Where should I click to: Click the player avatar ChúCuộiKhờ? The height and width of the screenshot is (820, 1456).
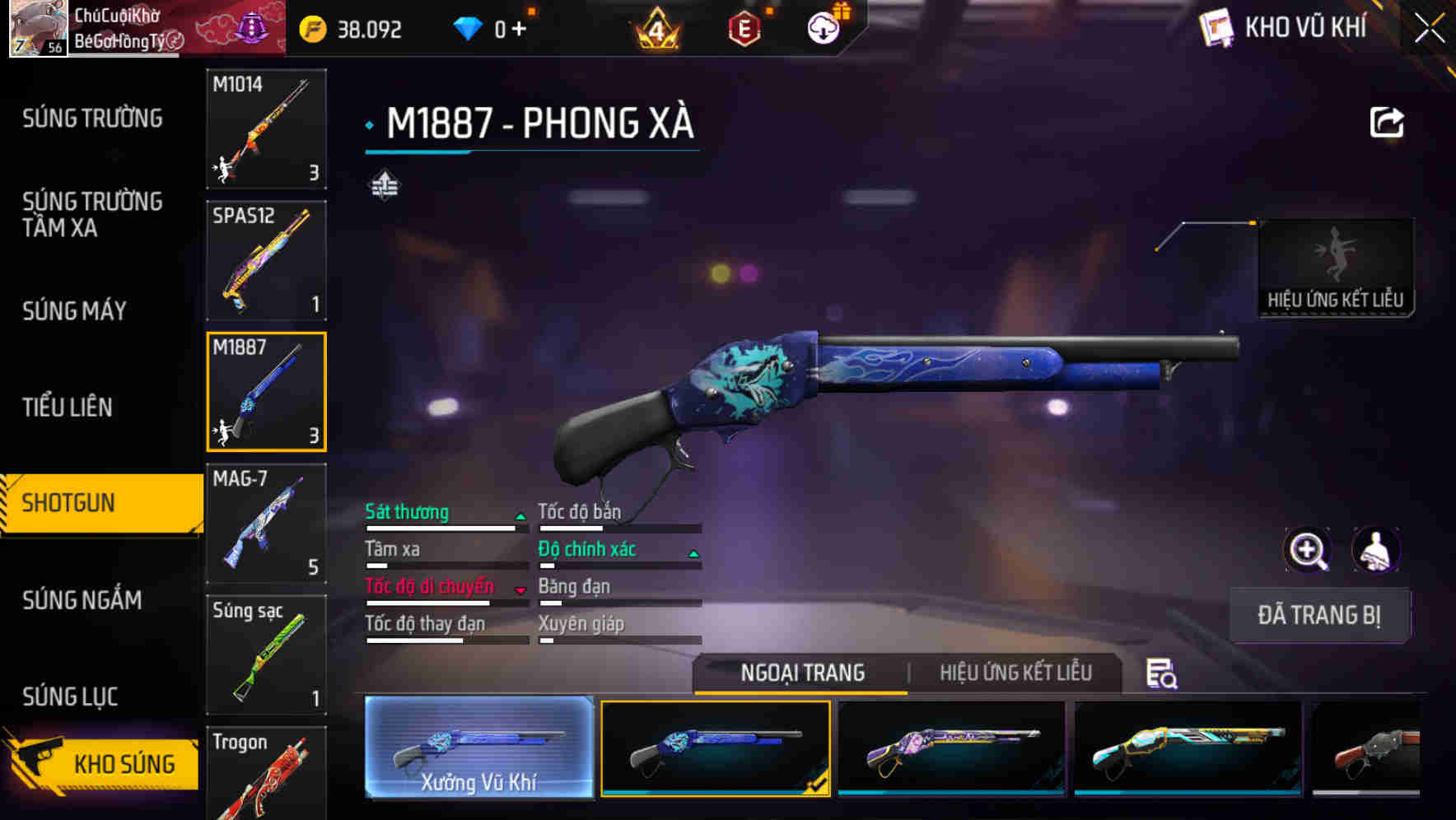pos(37,27)
